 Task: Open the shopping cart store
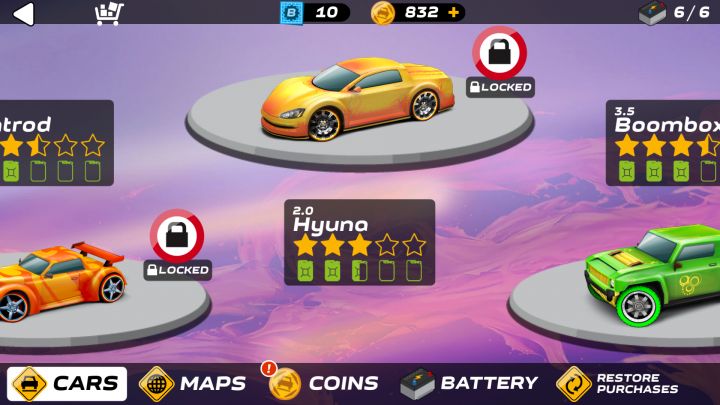pyautogui.click(x=109, y=13)
